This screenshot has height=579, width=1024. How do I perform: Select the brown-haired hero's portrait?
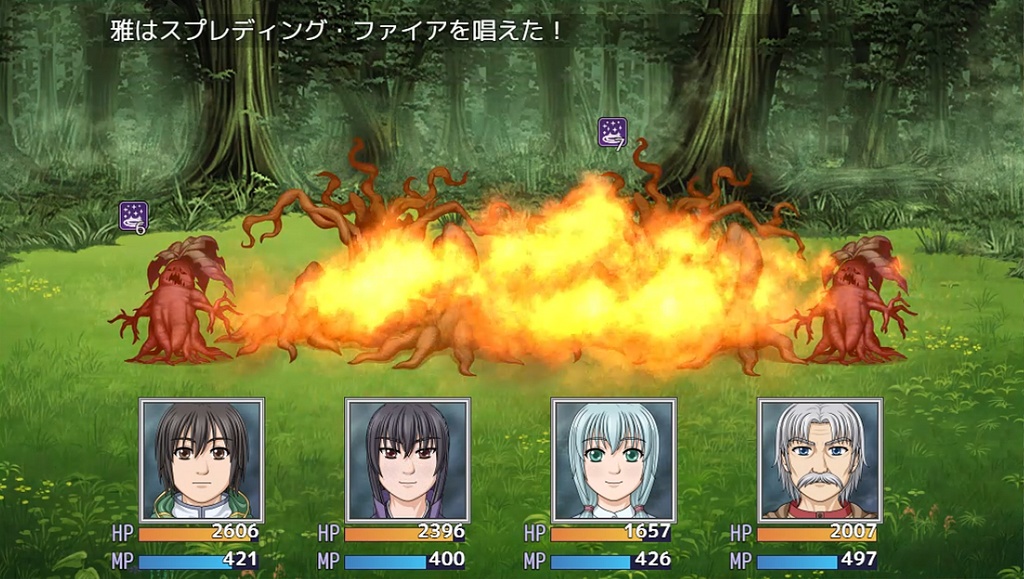[202, 459]
